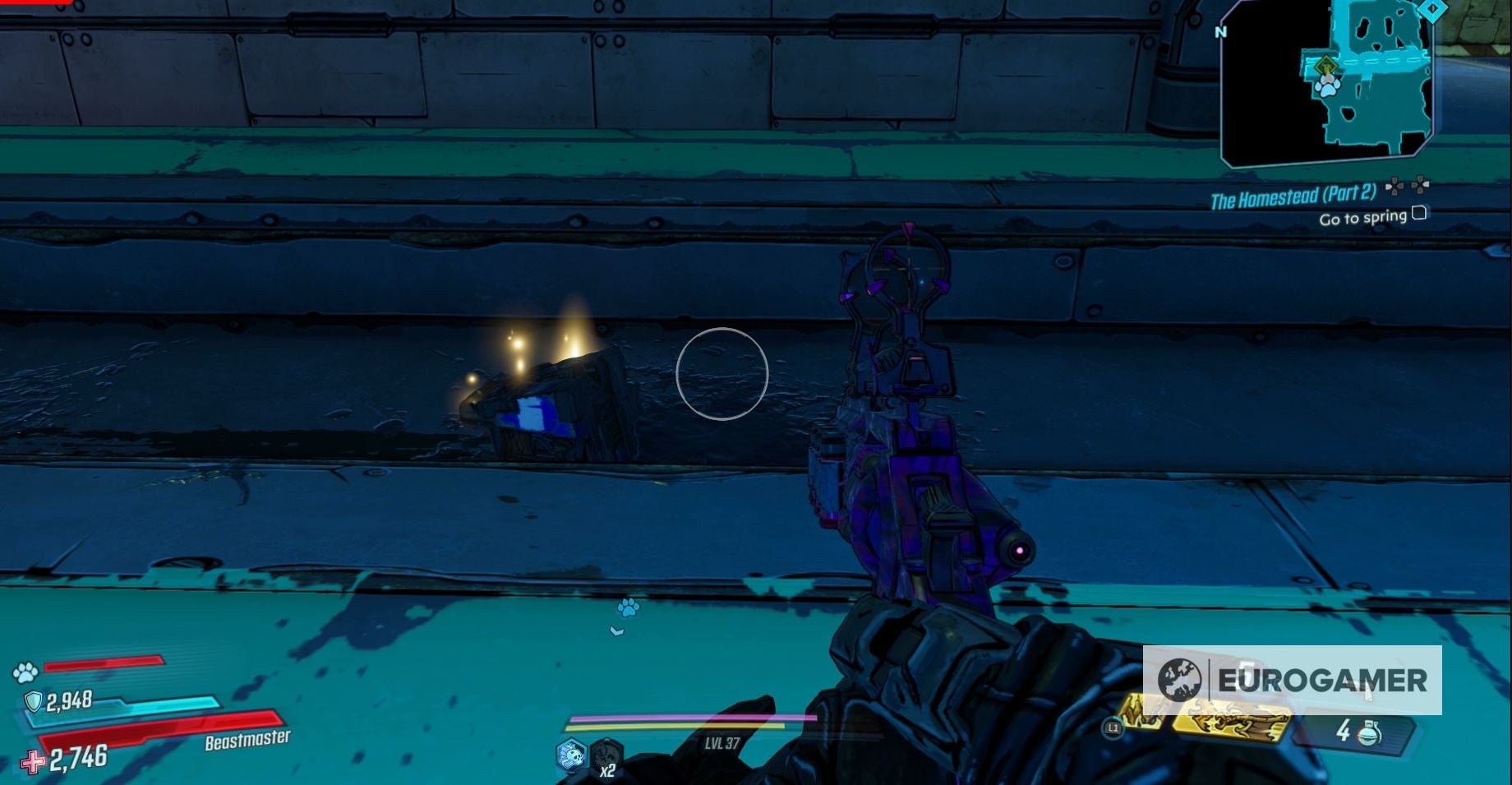Click the Go to spring objective text

tap(1365, 216)
